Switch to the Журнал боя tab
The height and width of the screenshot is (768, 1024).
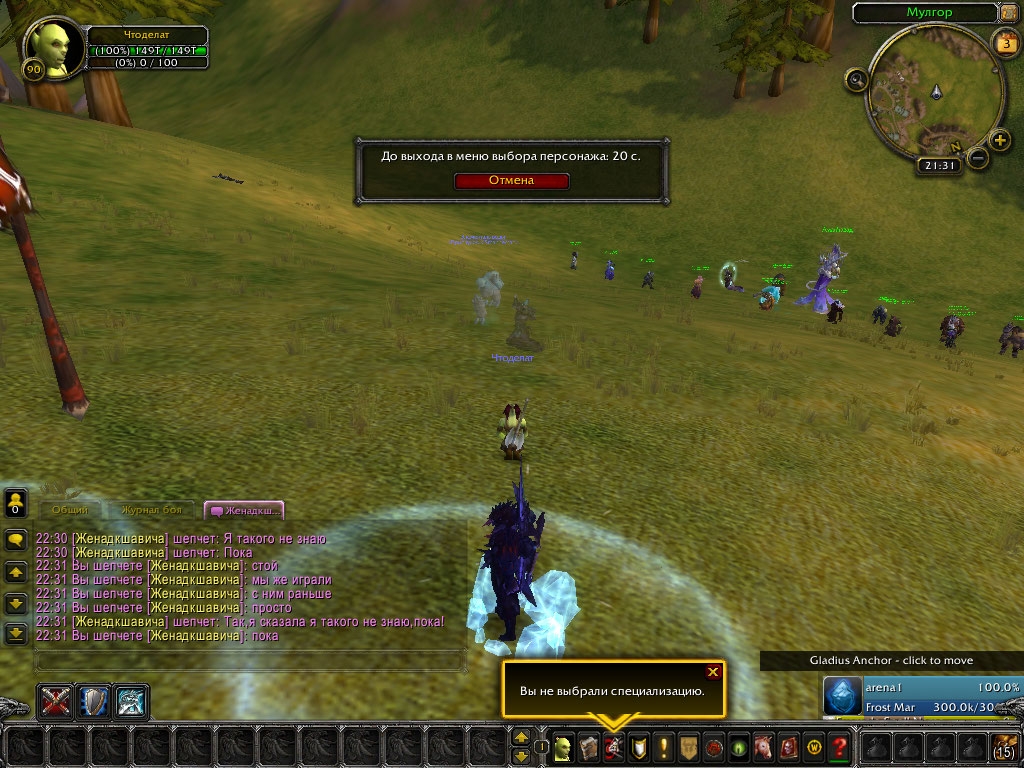pos(152,510)
